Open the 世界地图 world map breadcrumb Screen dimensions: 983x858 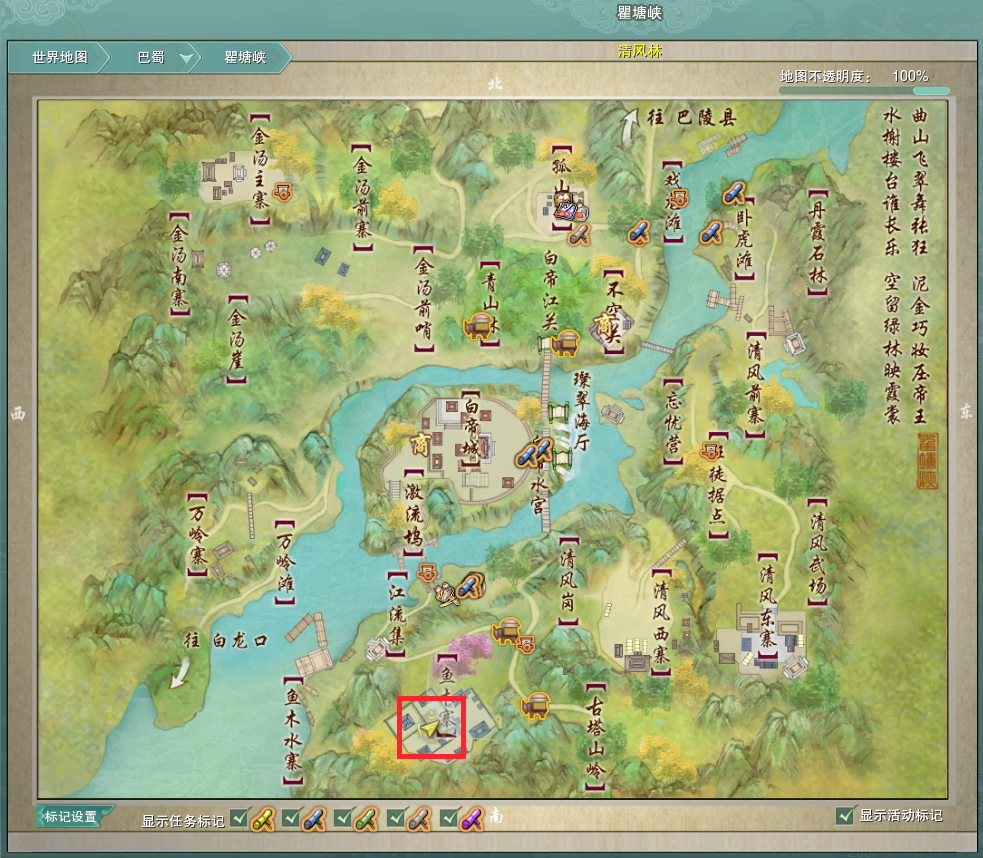[x=59, y=57]
